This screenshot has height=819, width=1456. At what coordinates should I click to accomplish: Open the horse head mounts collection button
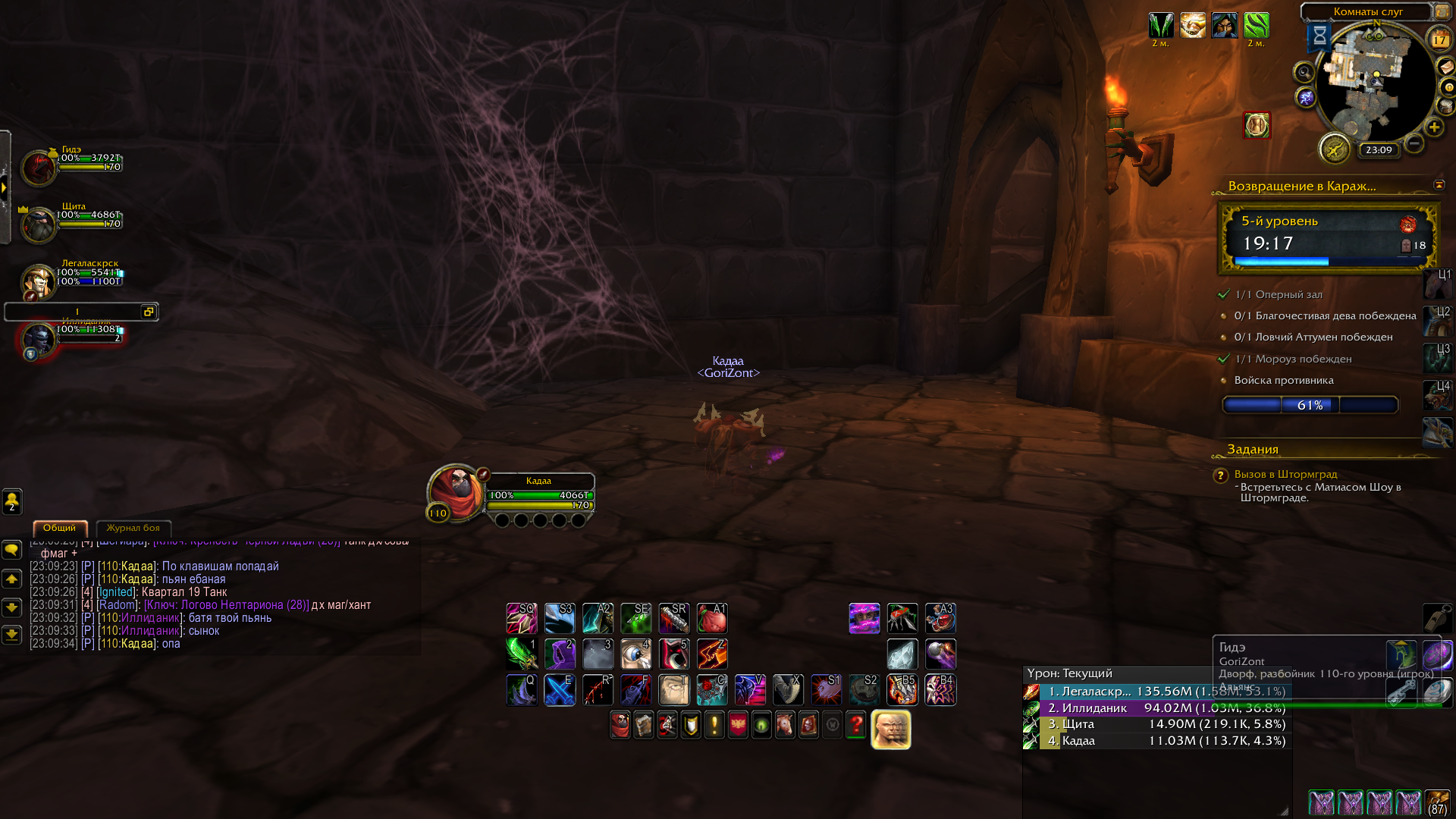point(784,726)
